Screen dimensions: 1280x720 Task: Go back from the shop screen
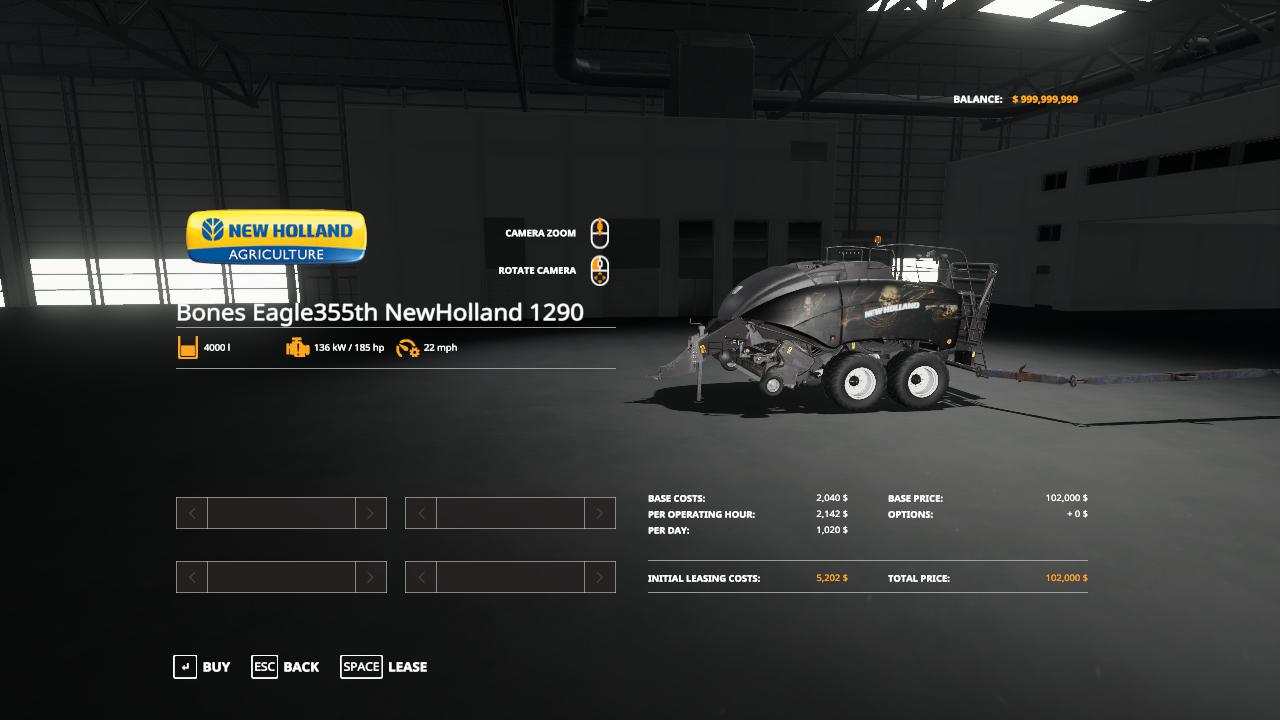click(x=286, y=667)
